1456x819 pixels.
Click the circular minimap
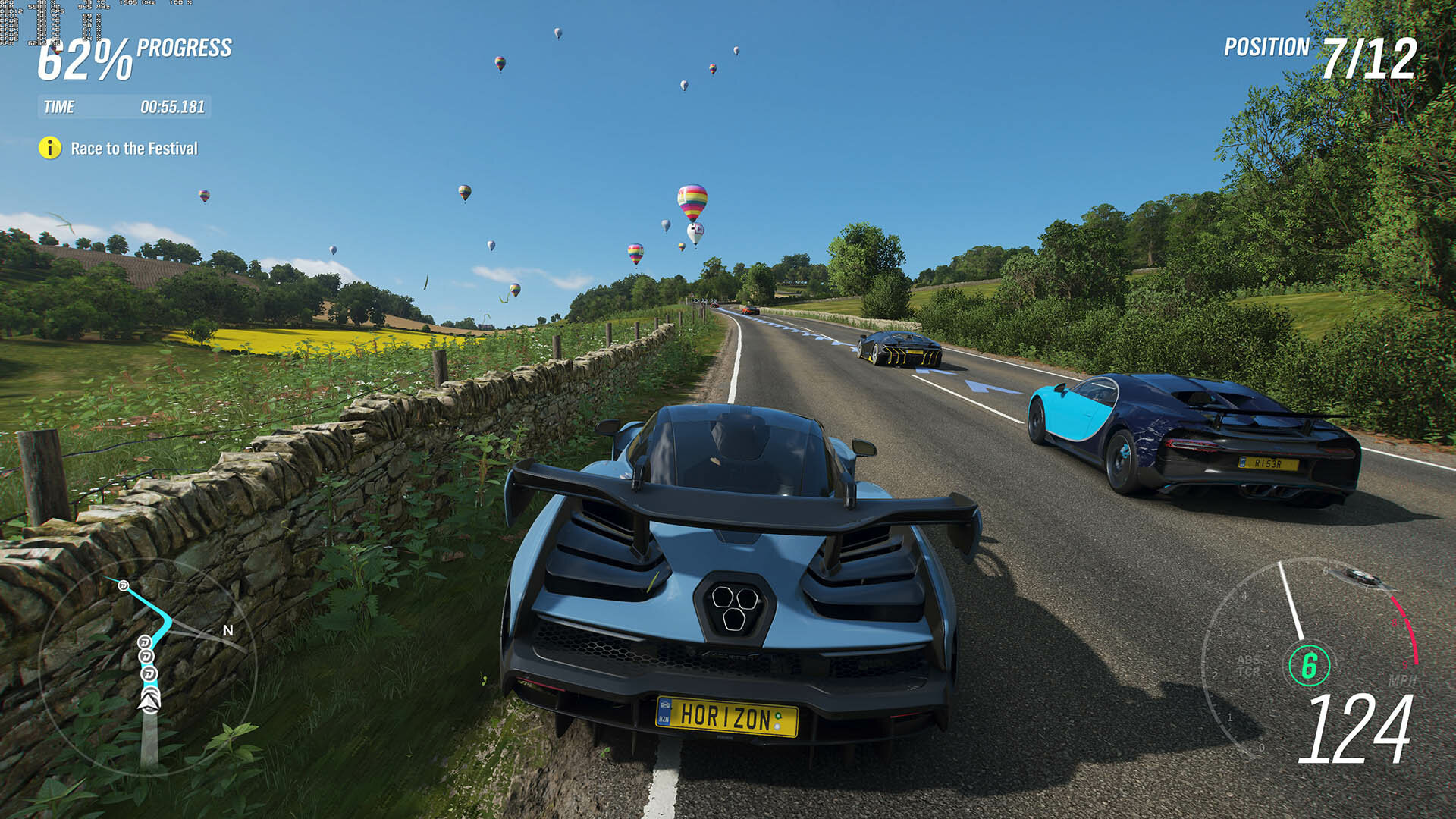[x=148, y=667]
